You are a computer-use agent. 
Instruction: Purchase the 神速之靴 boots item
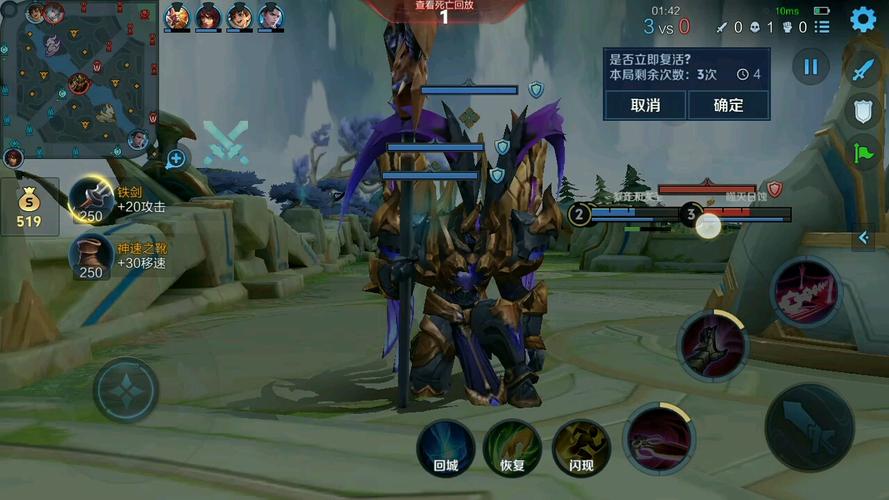[91, 255]
